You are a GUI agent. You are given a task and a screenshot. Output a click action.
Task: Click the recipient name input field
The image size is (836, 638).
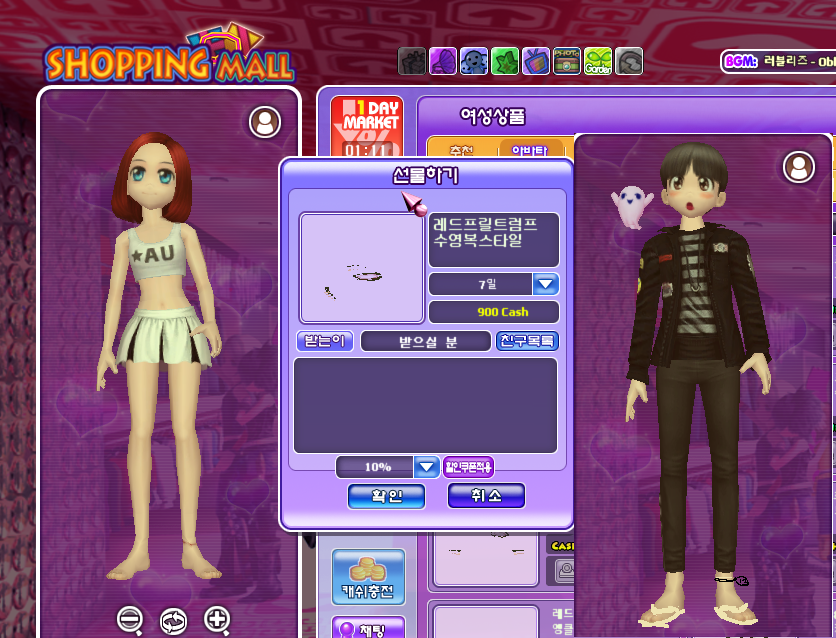tap(427, 341)
